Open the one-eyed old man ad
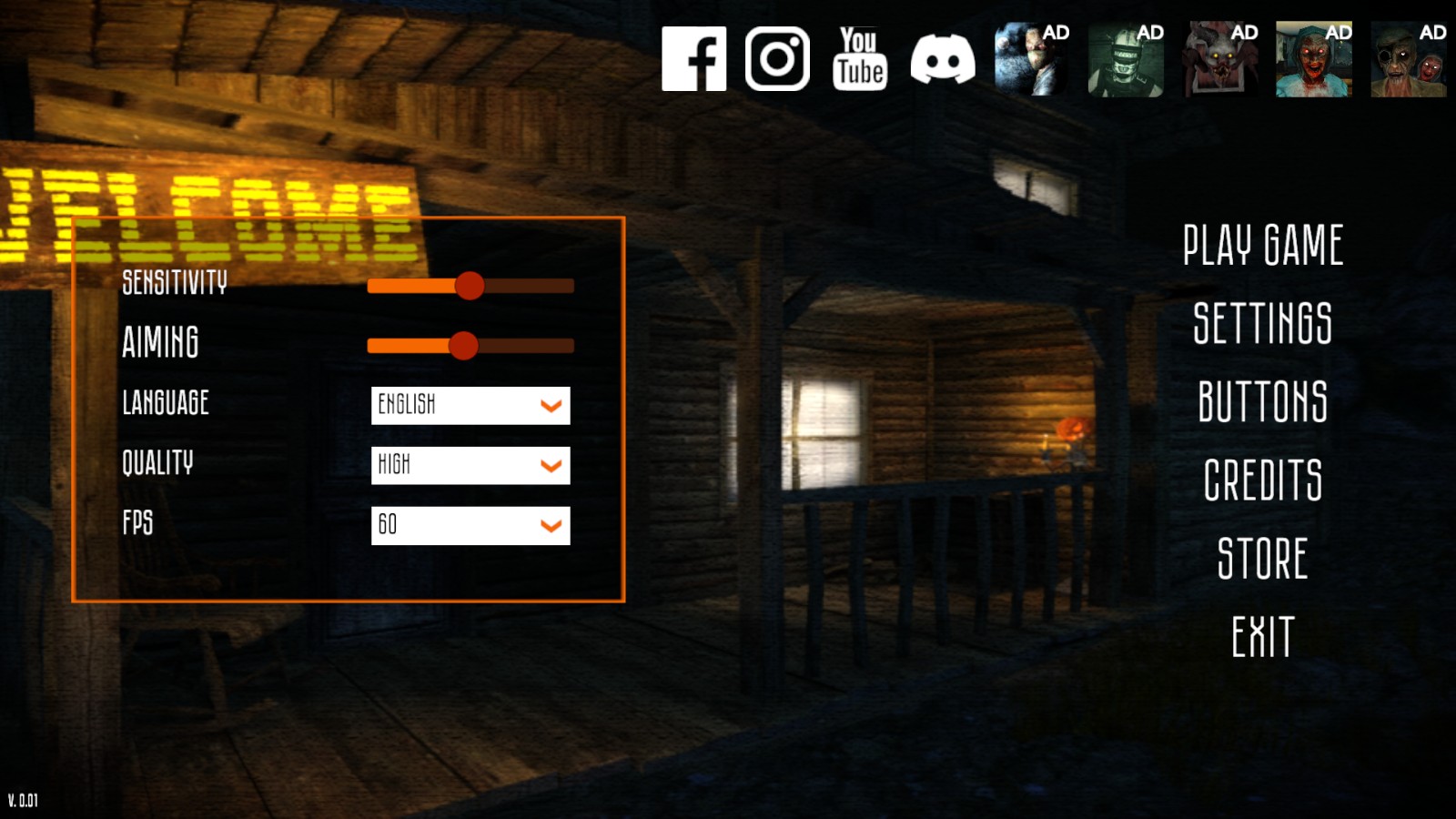The image size is (1456, 819). tap(1409, 60)
